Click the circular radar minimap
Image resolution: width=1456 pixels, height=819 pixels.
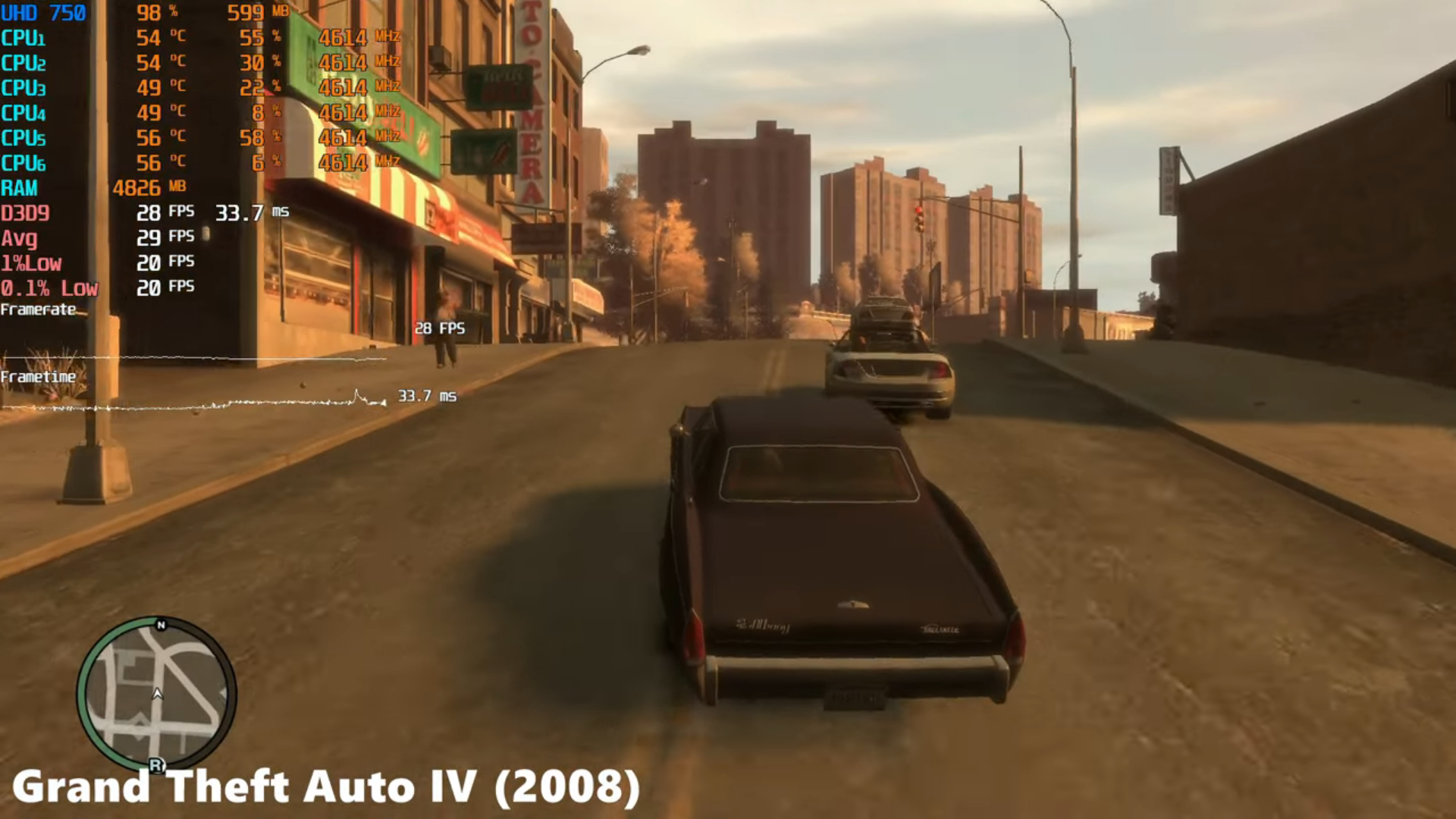click(157, 694)
